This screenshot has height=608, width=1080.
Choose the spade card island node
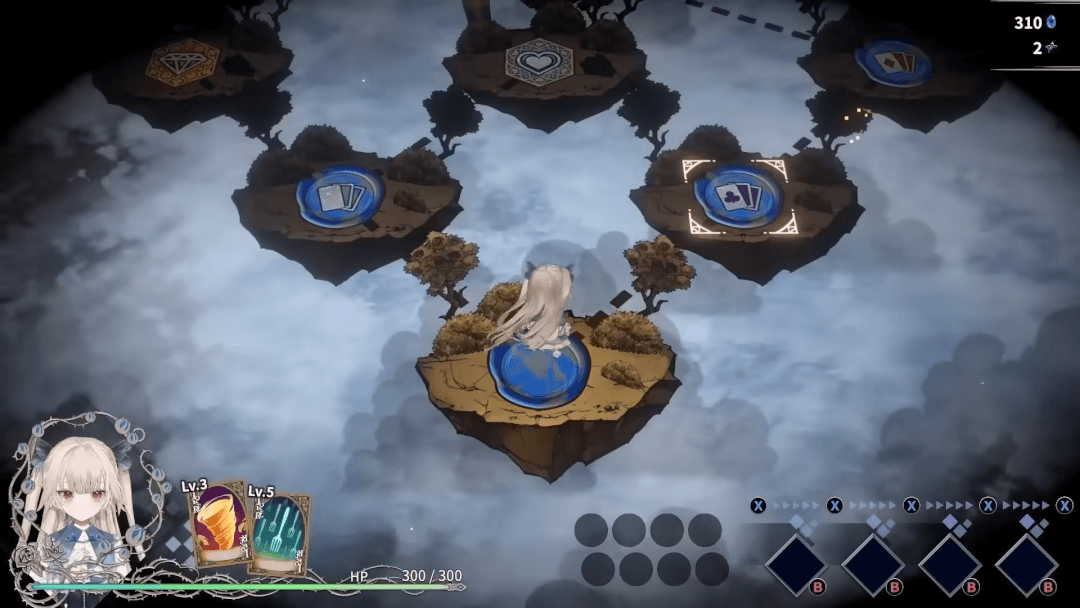point(893,62)
